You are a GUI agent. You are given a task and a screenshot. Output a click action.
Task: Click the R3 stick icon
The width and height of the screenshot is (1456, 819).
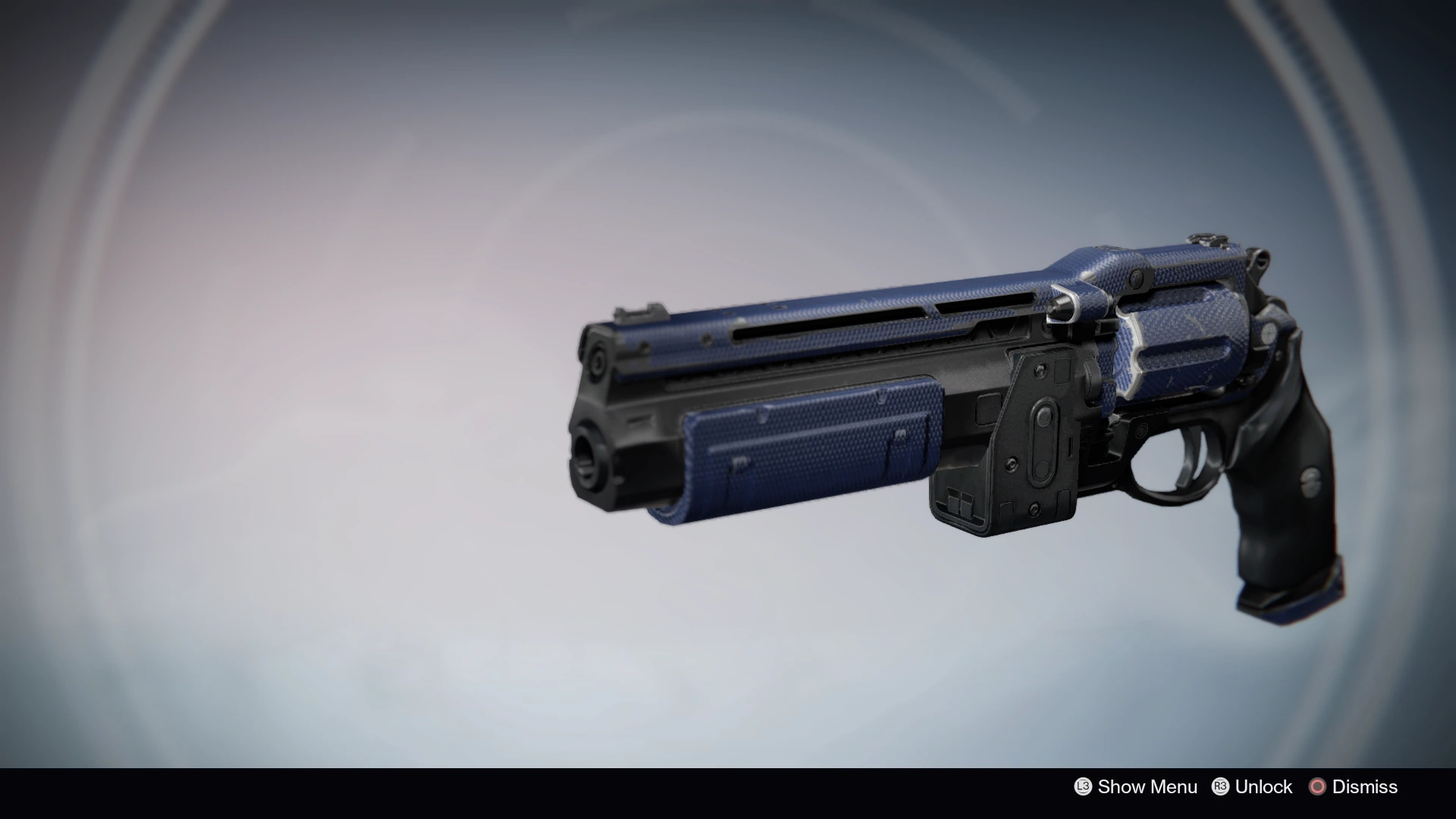[1219, 787]
